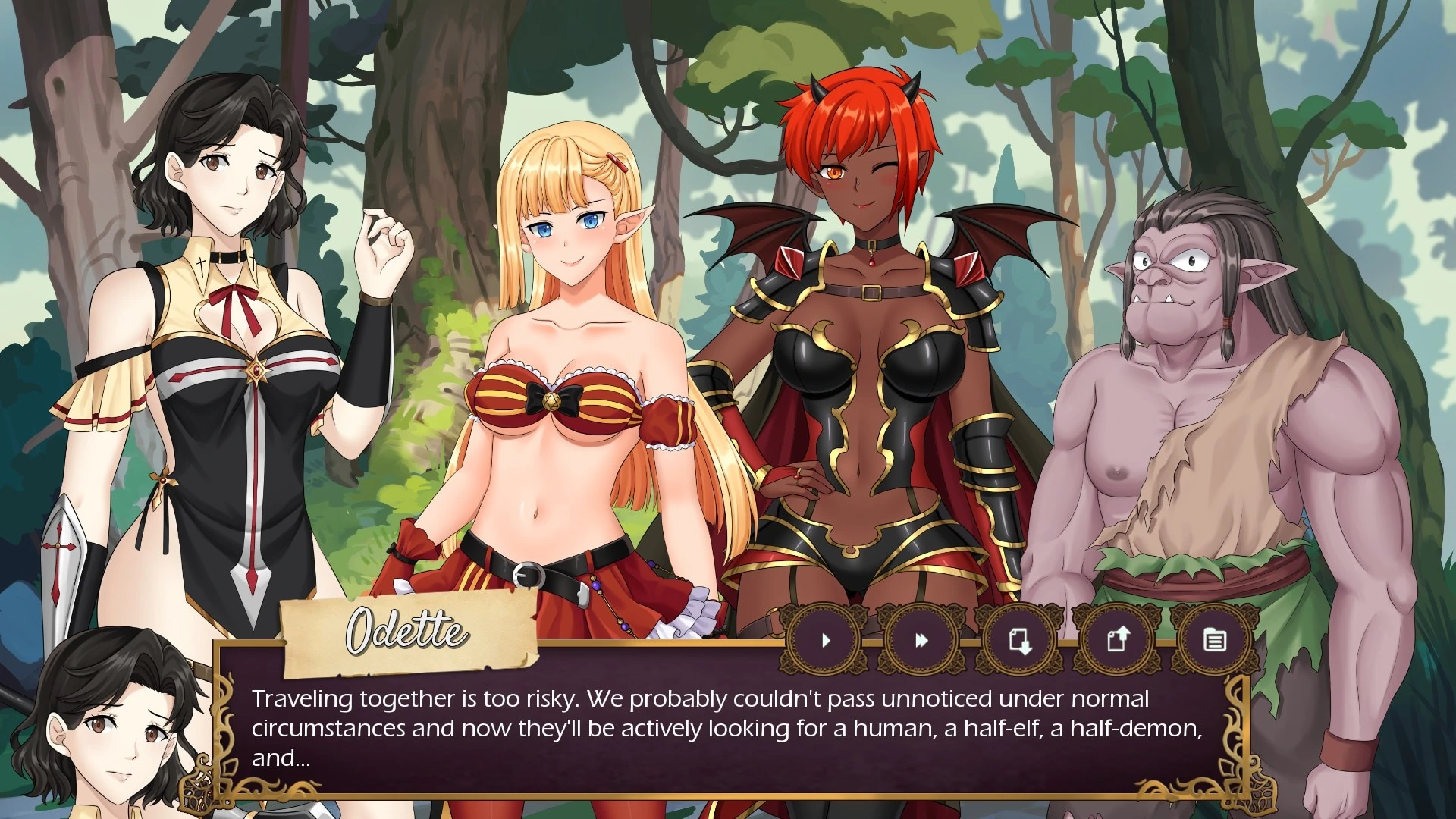Activate the fast-forward skip button
The height and width of the screenshot is (819, 1456).
coord(921,641)
